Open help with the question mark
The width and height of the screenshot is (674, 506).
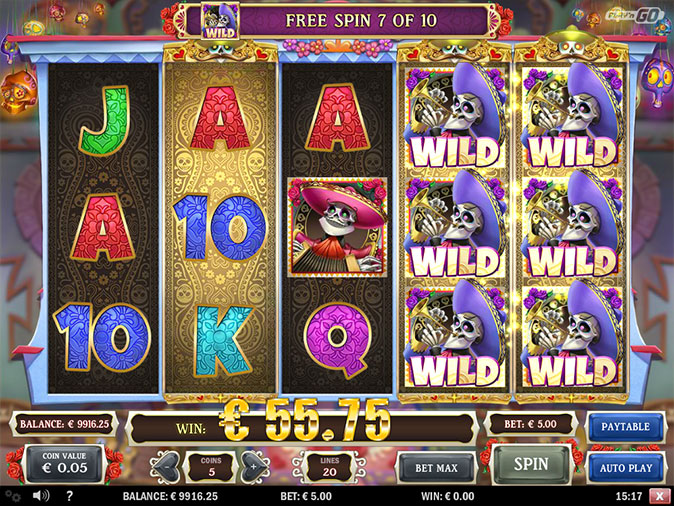click(x=69, y=495)
